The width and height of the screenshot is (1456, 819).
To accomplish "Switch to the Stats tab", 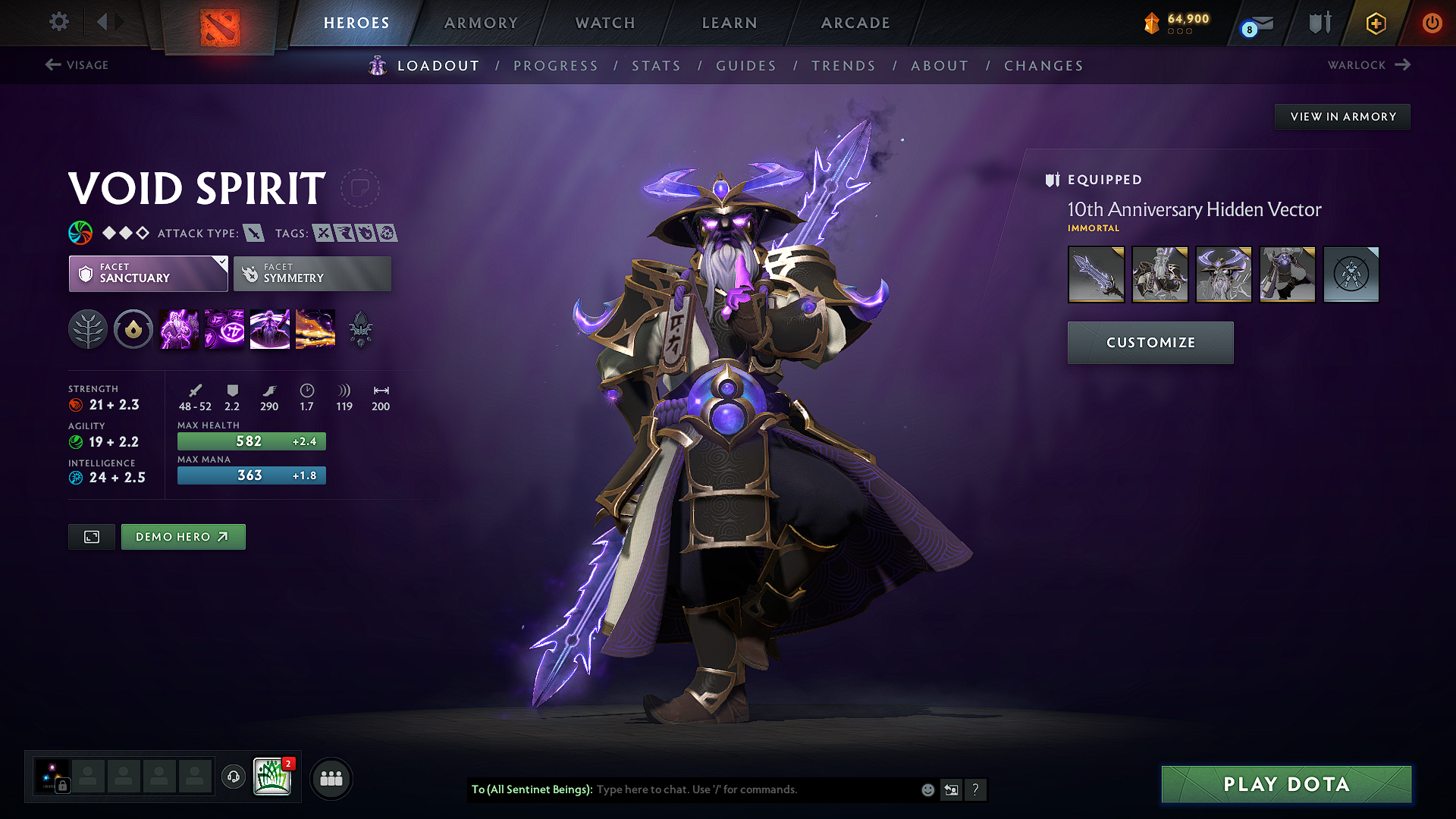I will tap(657, 65).
